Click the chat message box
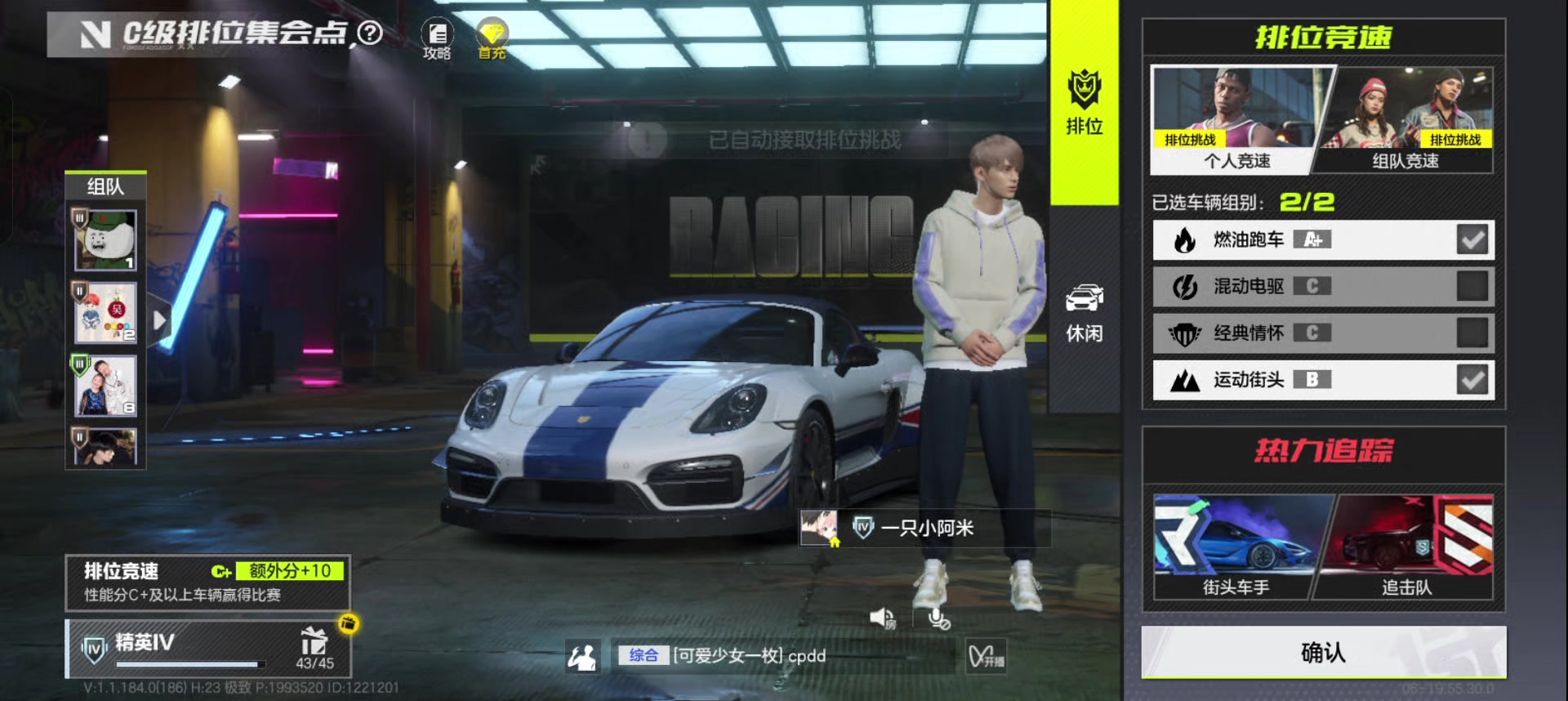Image resolution: width=1568 pixels, height=701 pixels. (782, 656)
